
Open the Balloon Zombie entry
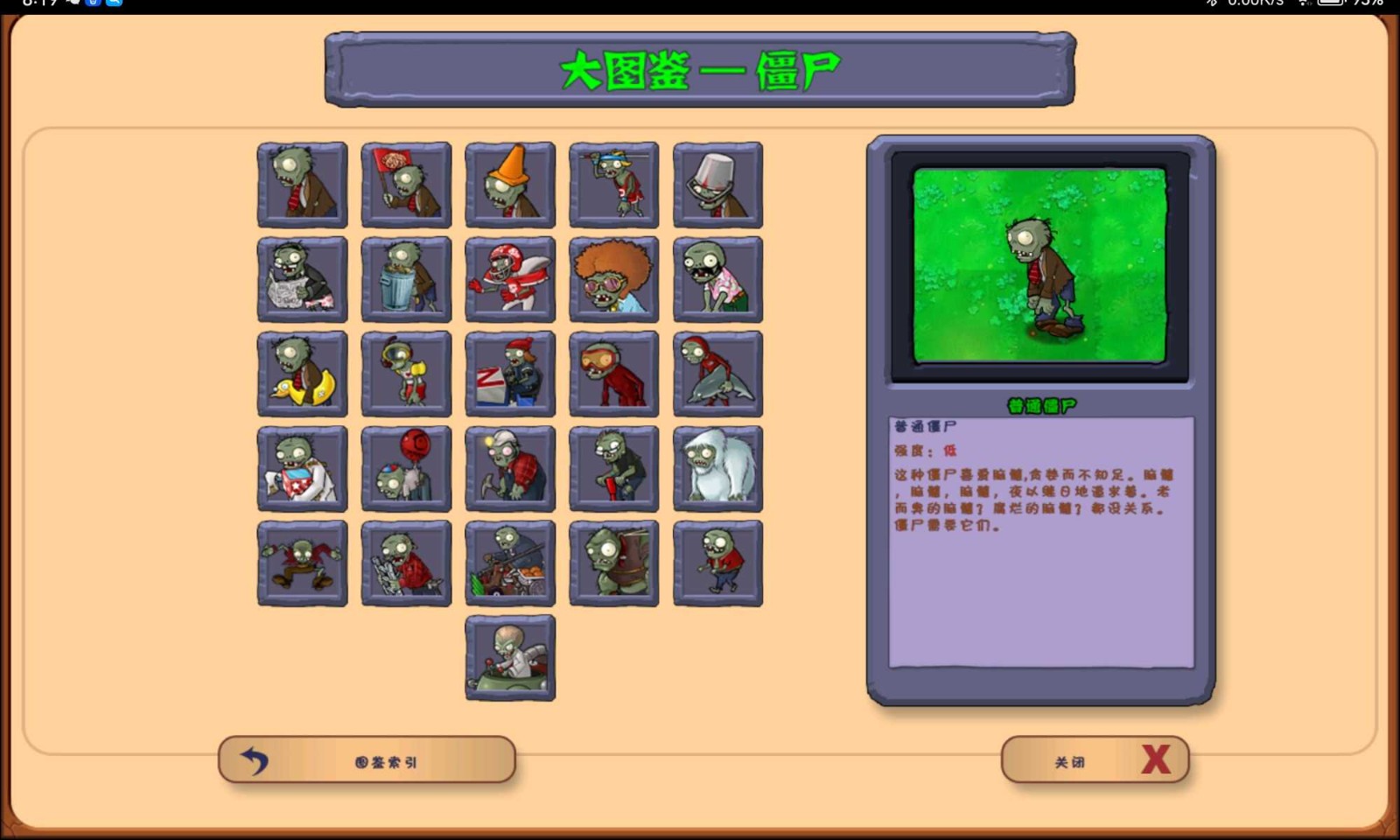(x=406, y=468)
